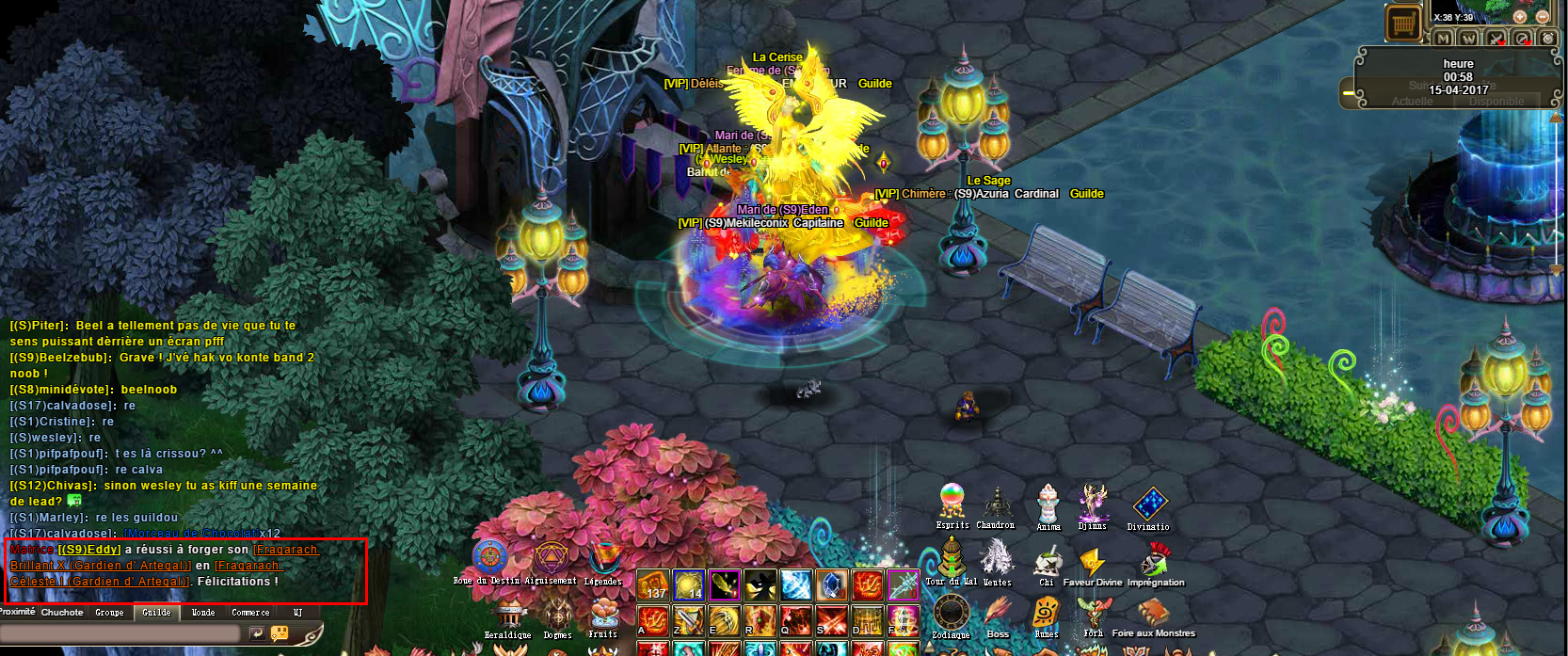Open the Zodiaque menu
This screenshot has width=1568, height=656.
951,613
